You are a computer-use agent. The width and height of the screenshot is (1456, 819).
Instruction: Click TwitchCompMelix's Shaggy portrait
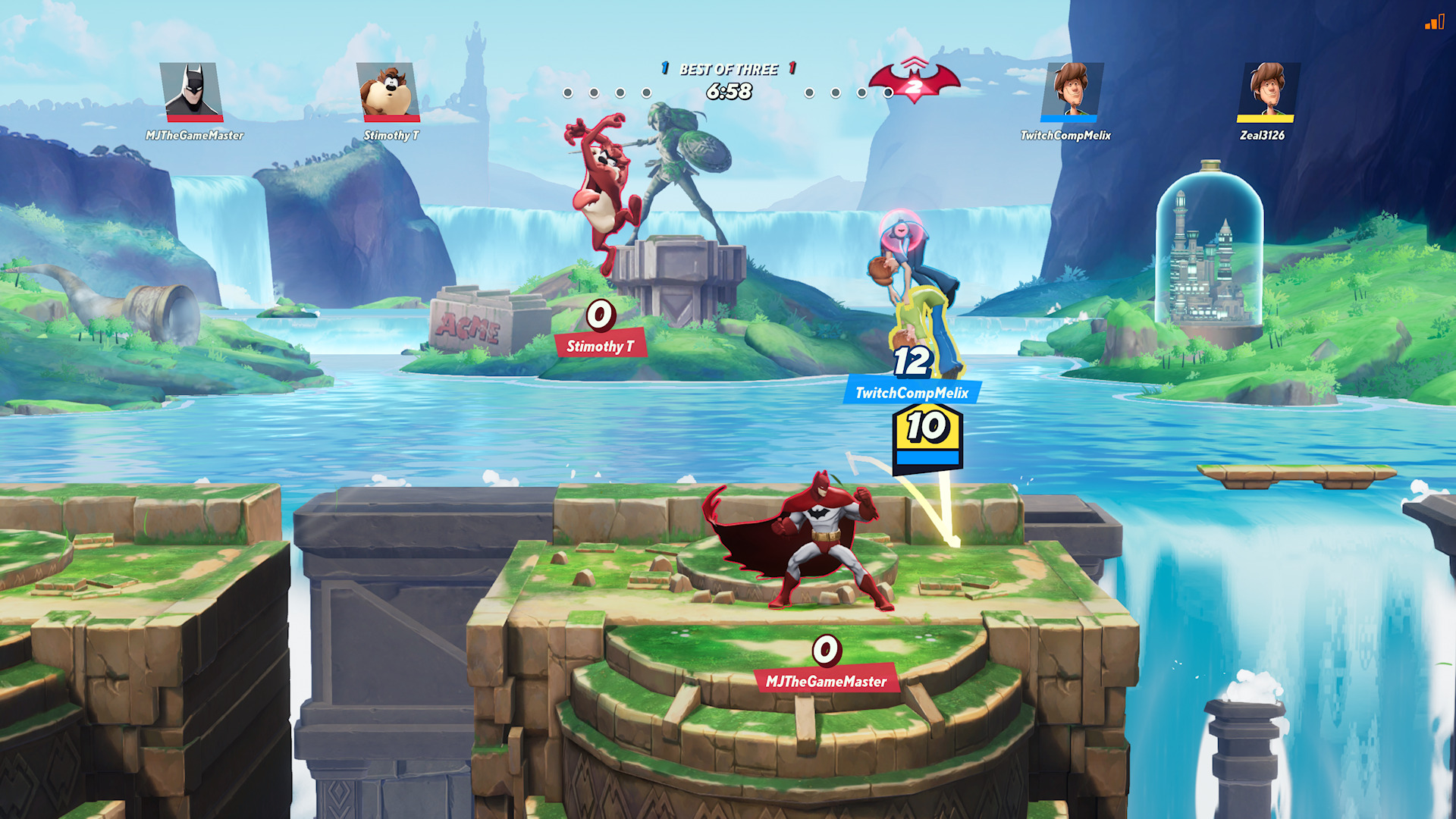click(1070, 91)
